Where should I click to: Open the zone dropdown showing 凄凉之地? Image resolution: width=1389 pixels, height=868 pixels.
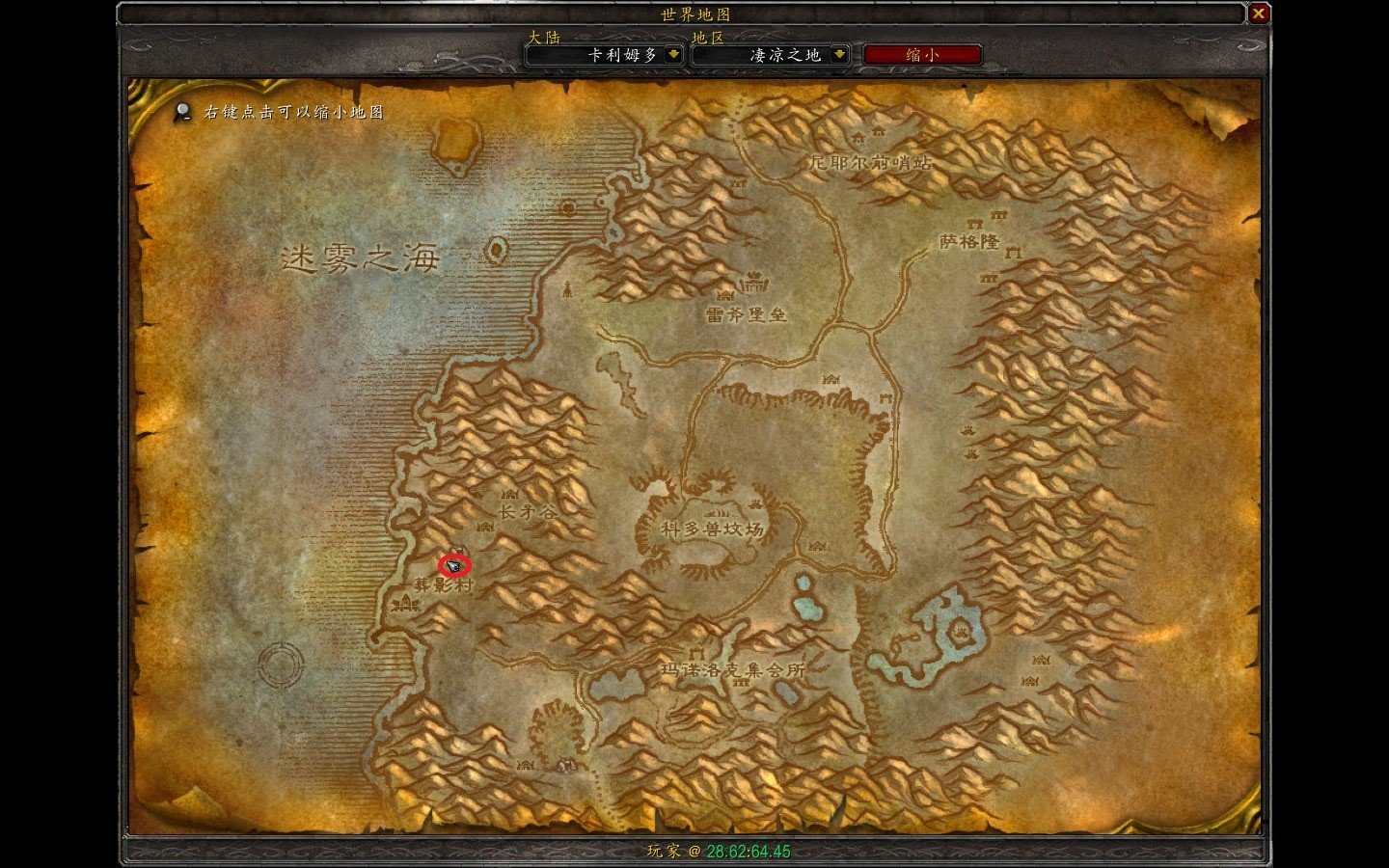[x=839, y=55]
